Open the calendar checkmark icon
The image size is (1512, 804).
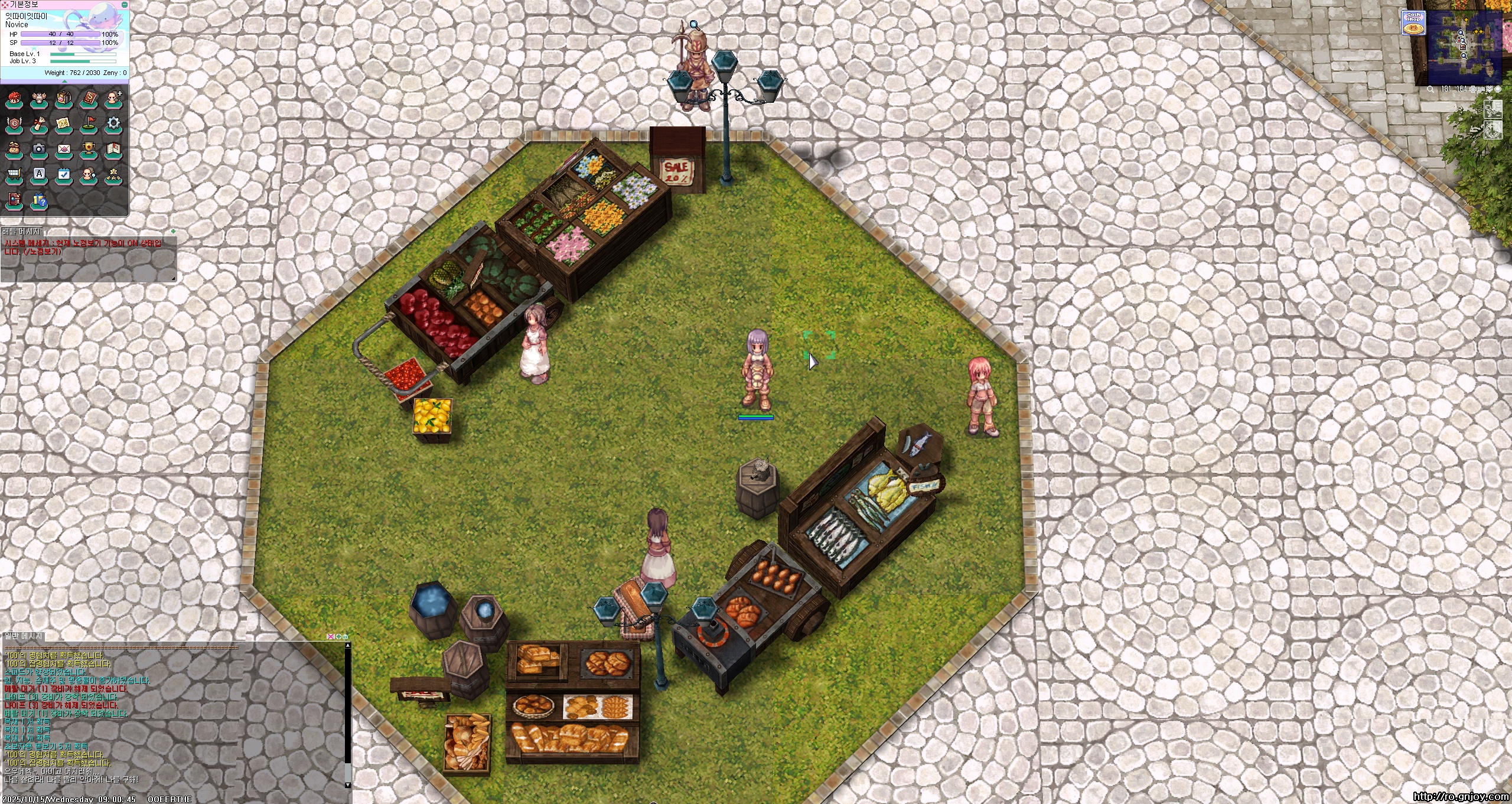pyautogui.click(x=64, y=175)
